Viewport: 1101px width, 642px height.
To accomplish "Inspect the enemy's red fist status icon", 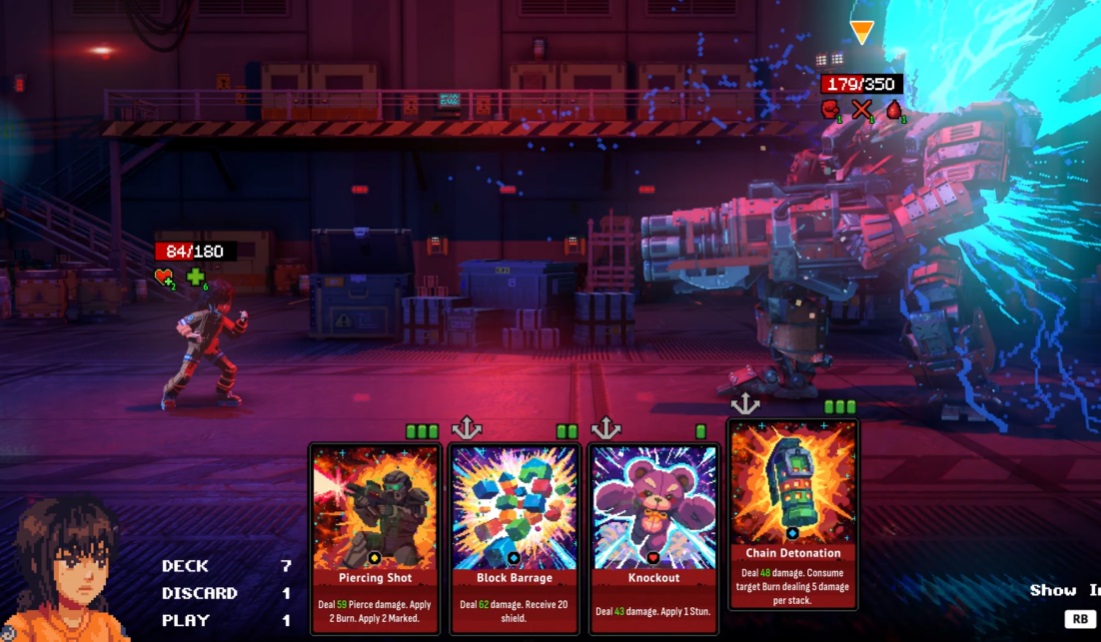I will (x=830, y=109).
